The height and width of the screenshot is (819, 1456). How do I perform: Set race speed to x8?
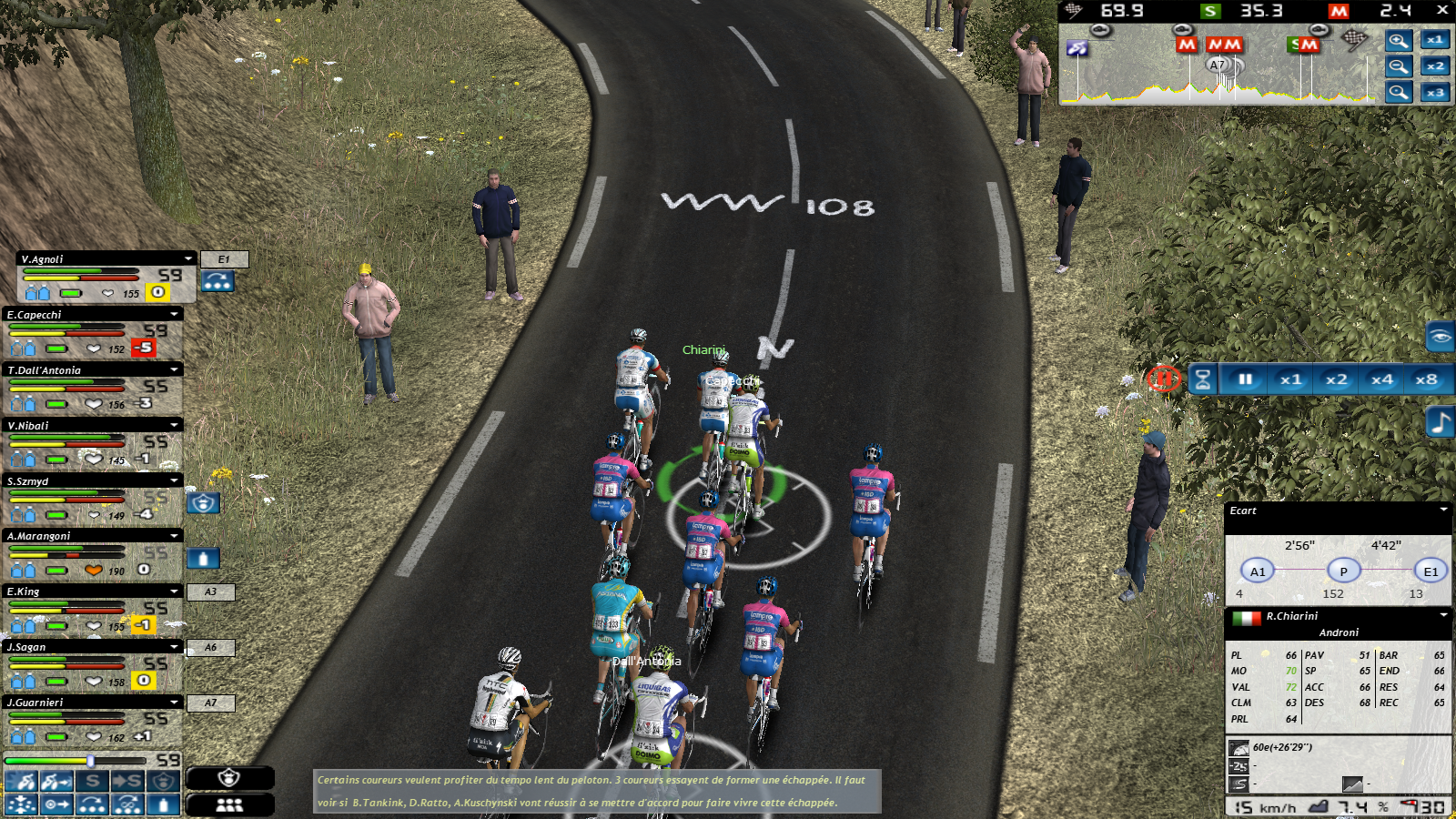pos(1426,379)
